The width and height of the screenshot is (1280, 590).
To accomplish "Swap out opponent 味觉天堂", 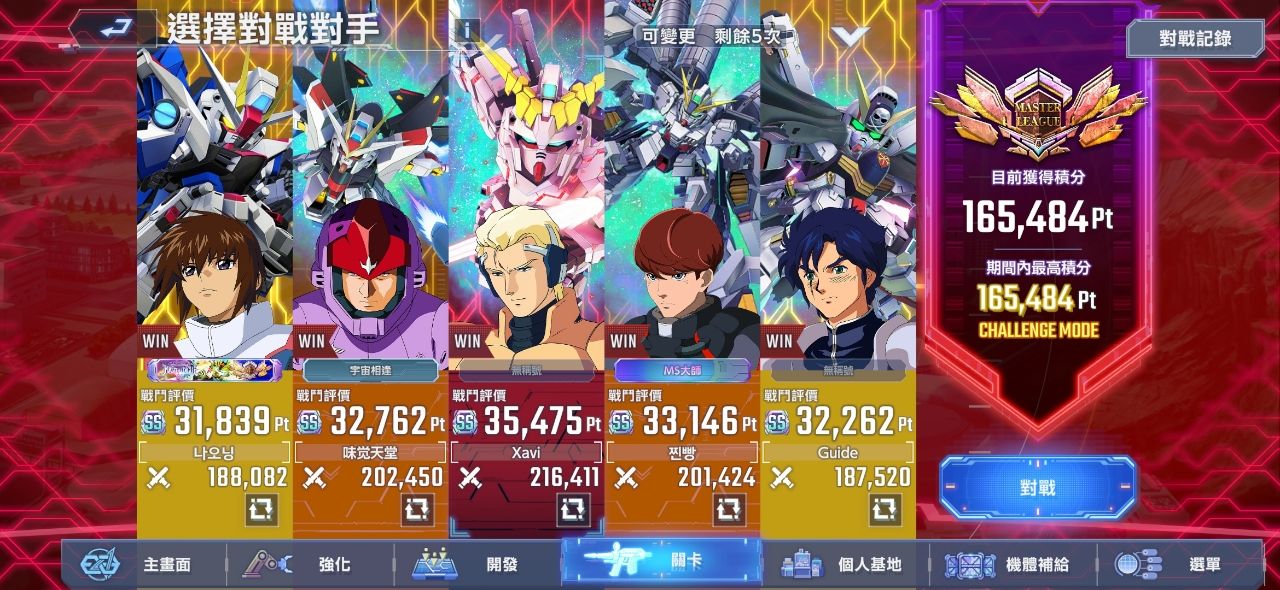I will [x=417, y=510].
